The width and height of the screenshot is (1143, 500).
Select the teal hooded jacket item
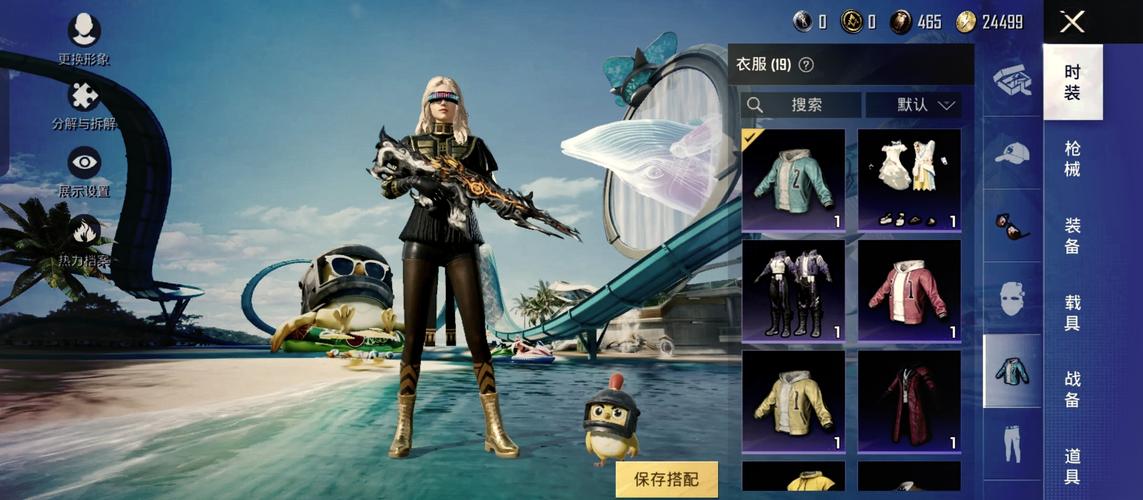coord(793,180)
